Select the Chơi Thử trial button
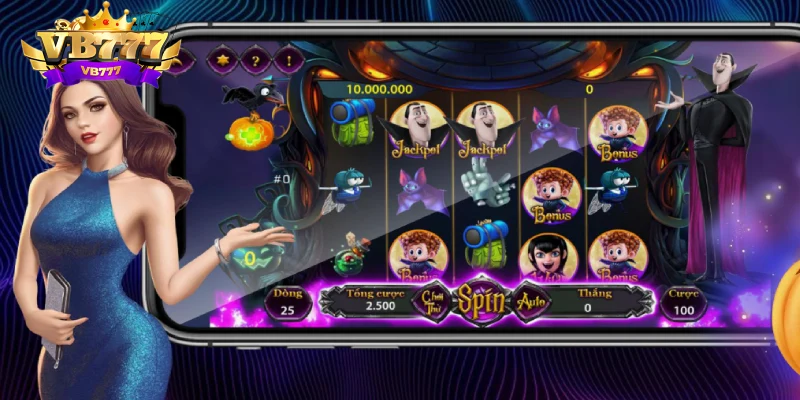This screenshot has height=400, width=800. (432, 300)
